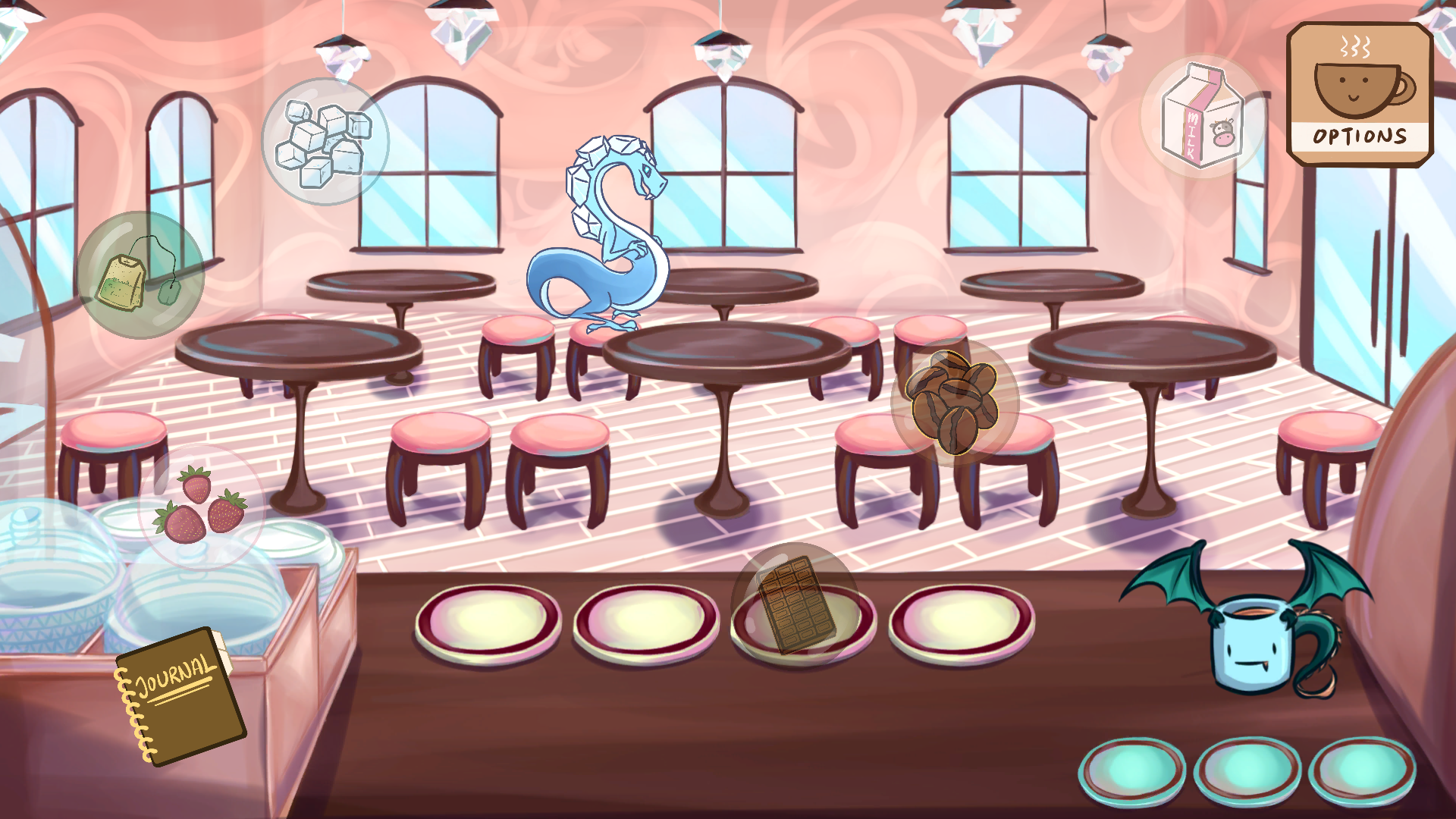Image resolution: width=1456 pixels, height=819 pixels.
Task: Open the Options menu
Action: 1358,136
